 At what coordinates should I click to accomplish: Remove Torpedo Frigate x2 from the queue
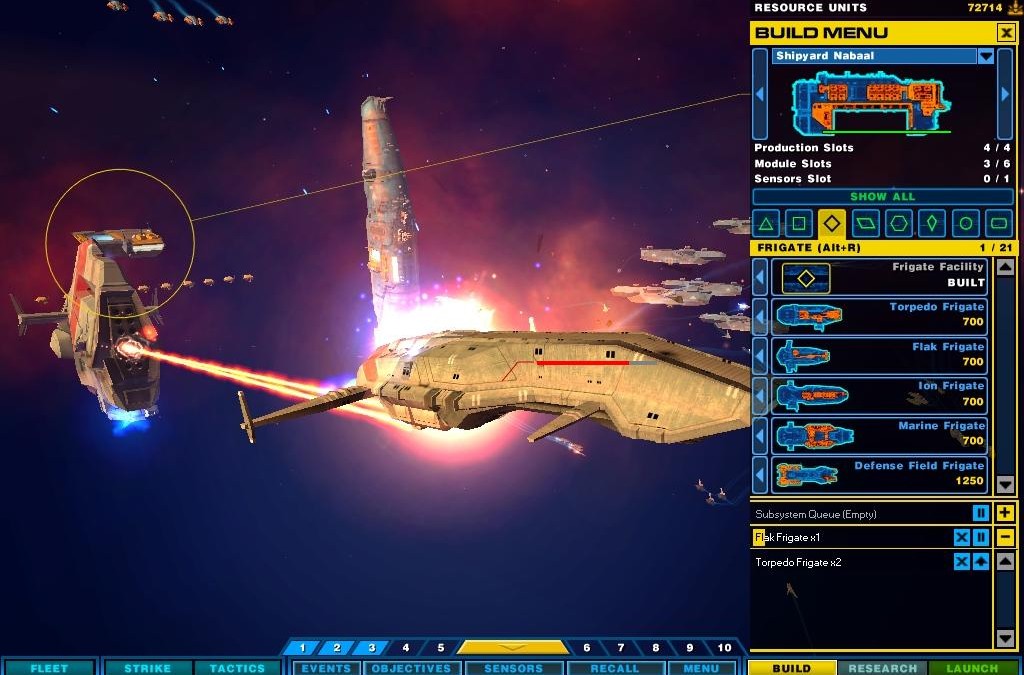coord(961,562)
